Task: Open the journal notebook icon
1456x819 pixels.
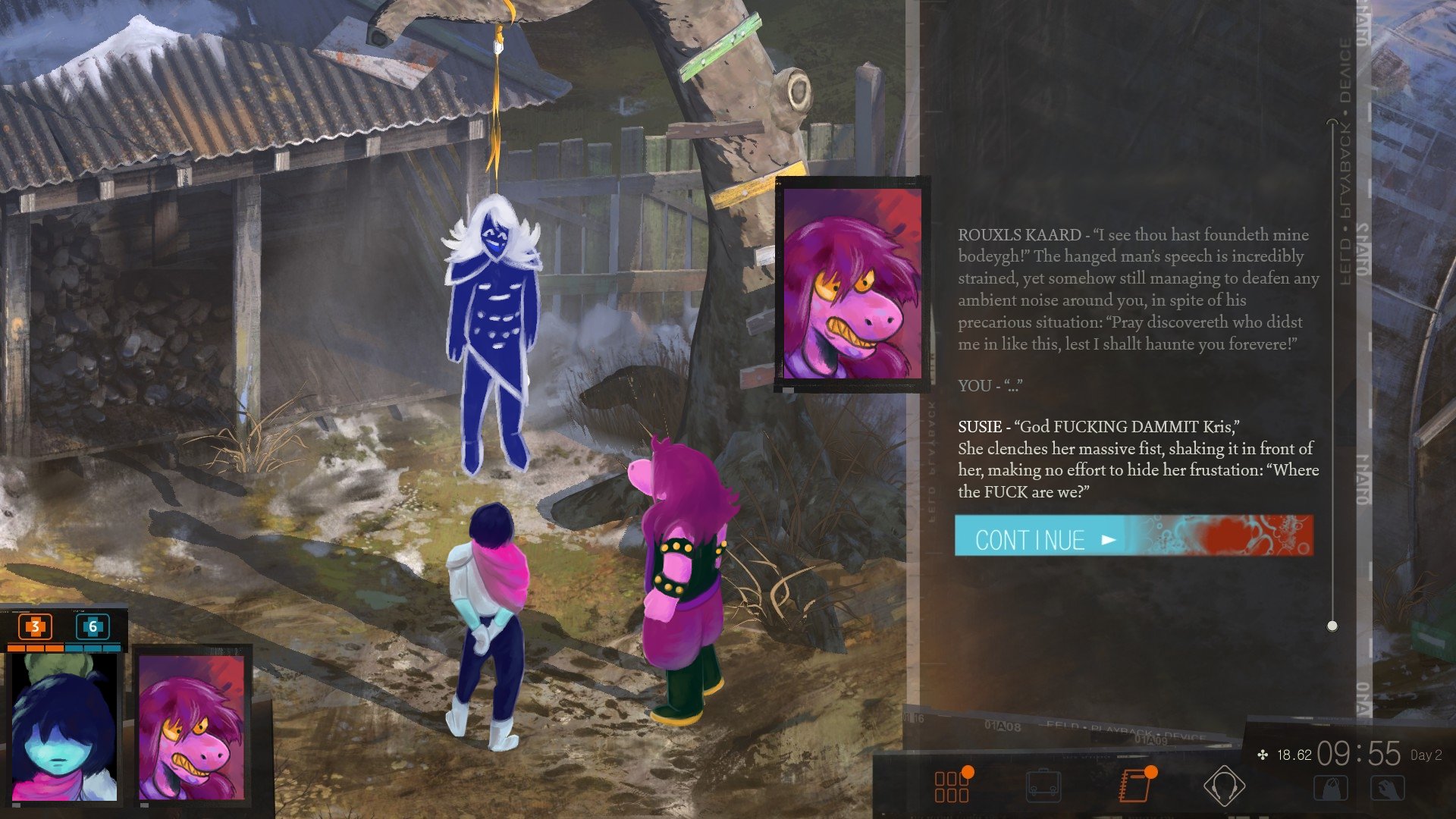Action: tap(1134, 786)
